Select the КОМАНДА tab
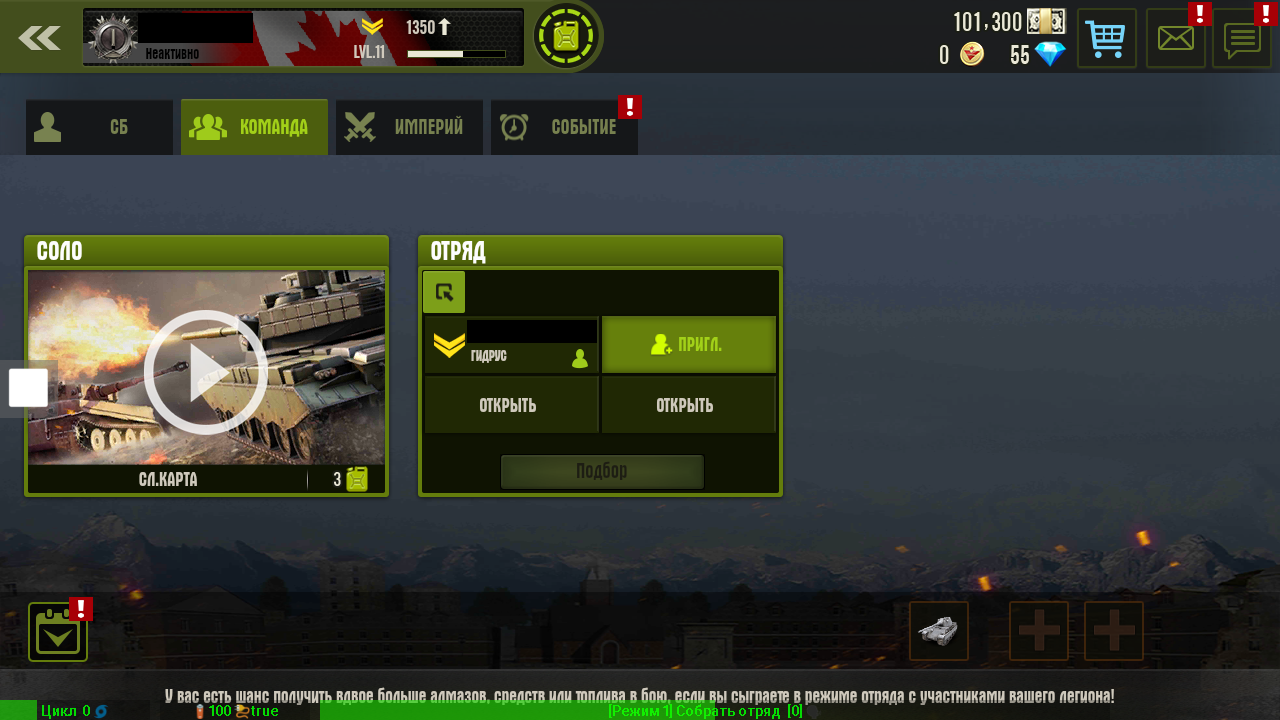Viewport: 1280px width, 720px height. [254, 127]
